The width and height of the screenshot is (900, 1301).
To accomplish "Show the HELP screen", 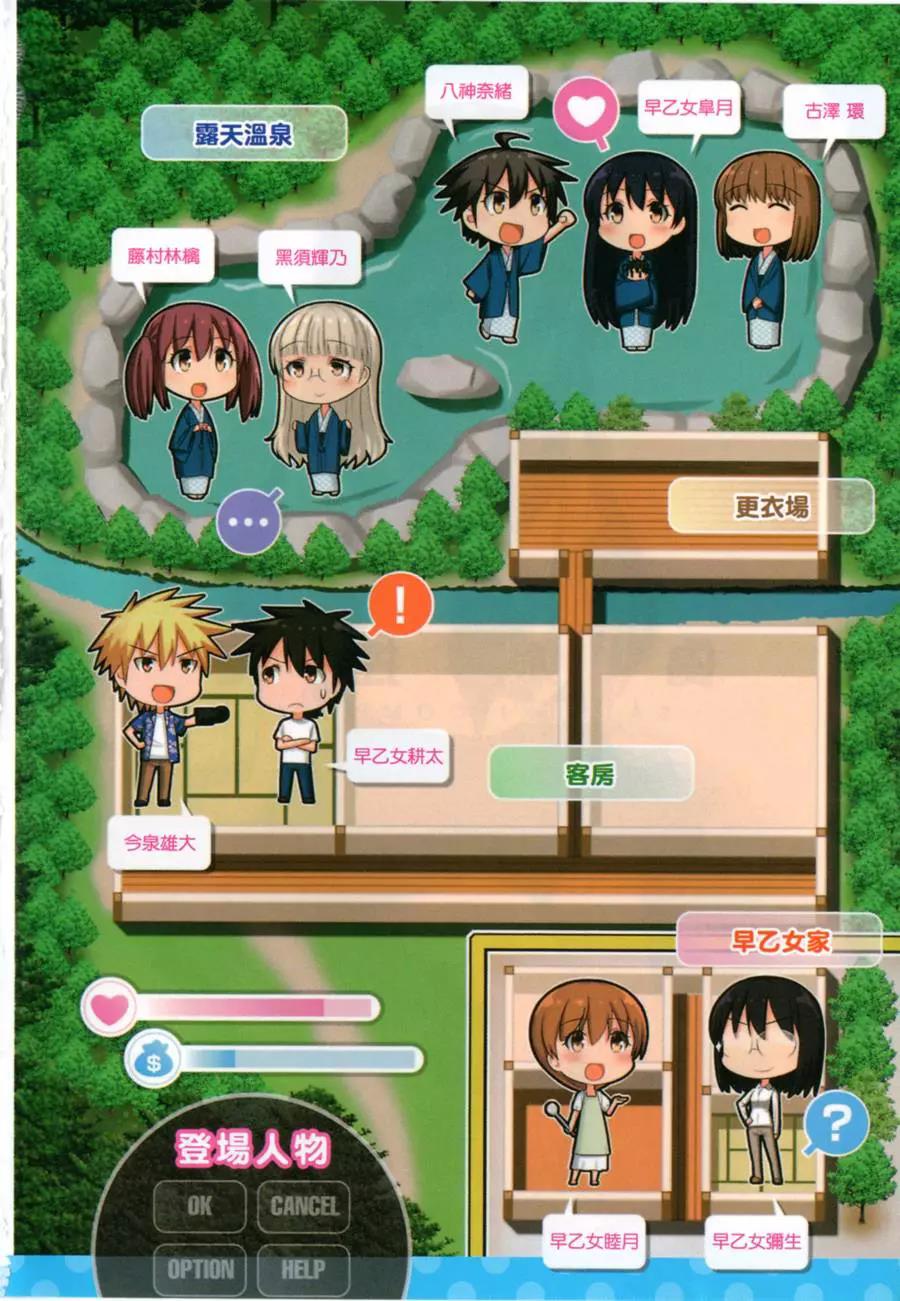I will 303,1269.
